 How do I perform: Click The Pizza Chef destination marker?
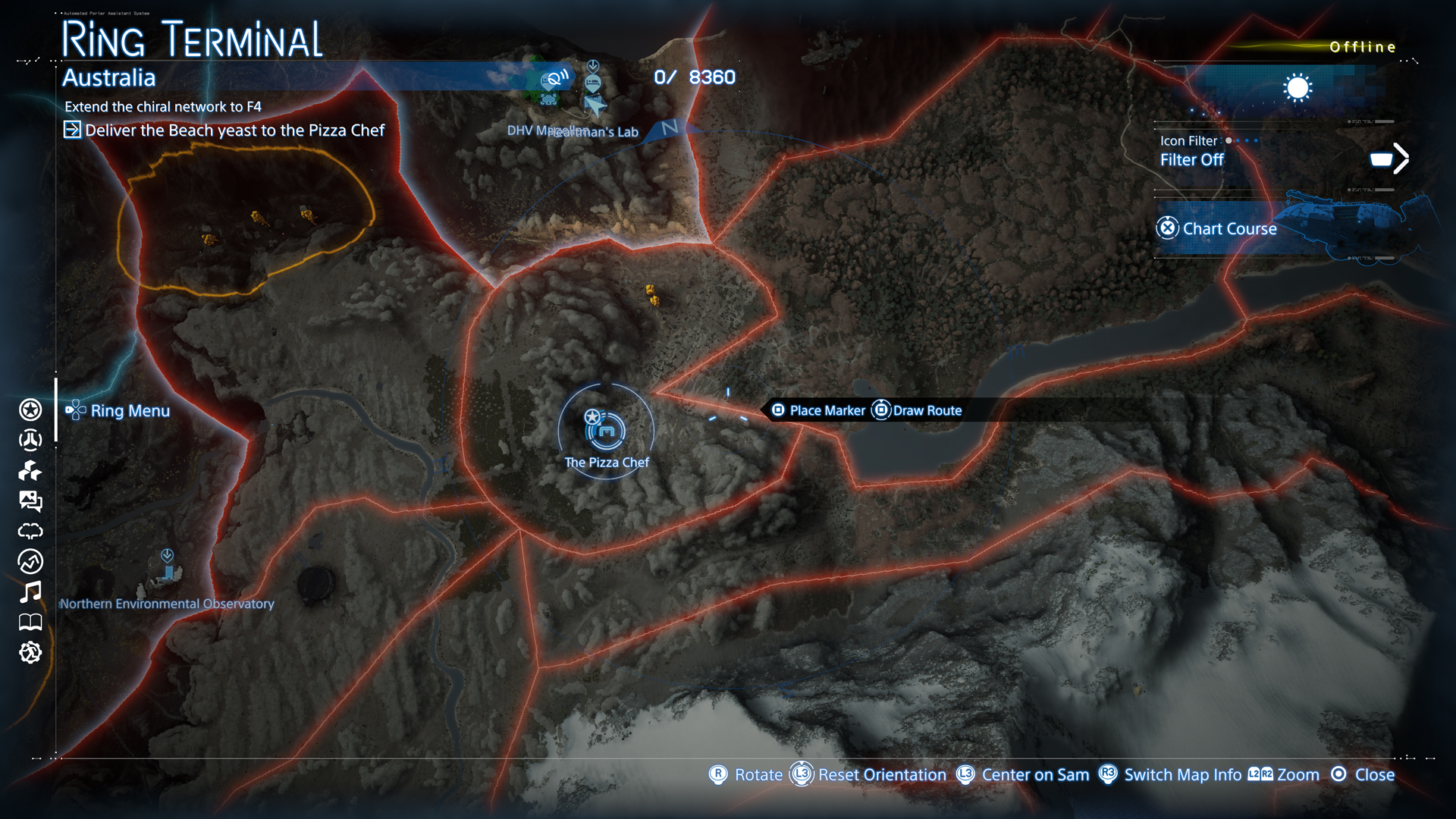point(607,432)
